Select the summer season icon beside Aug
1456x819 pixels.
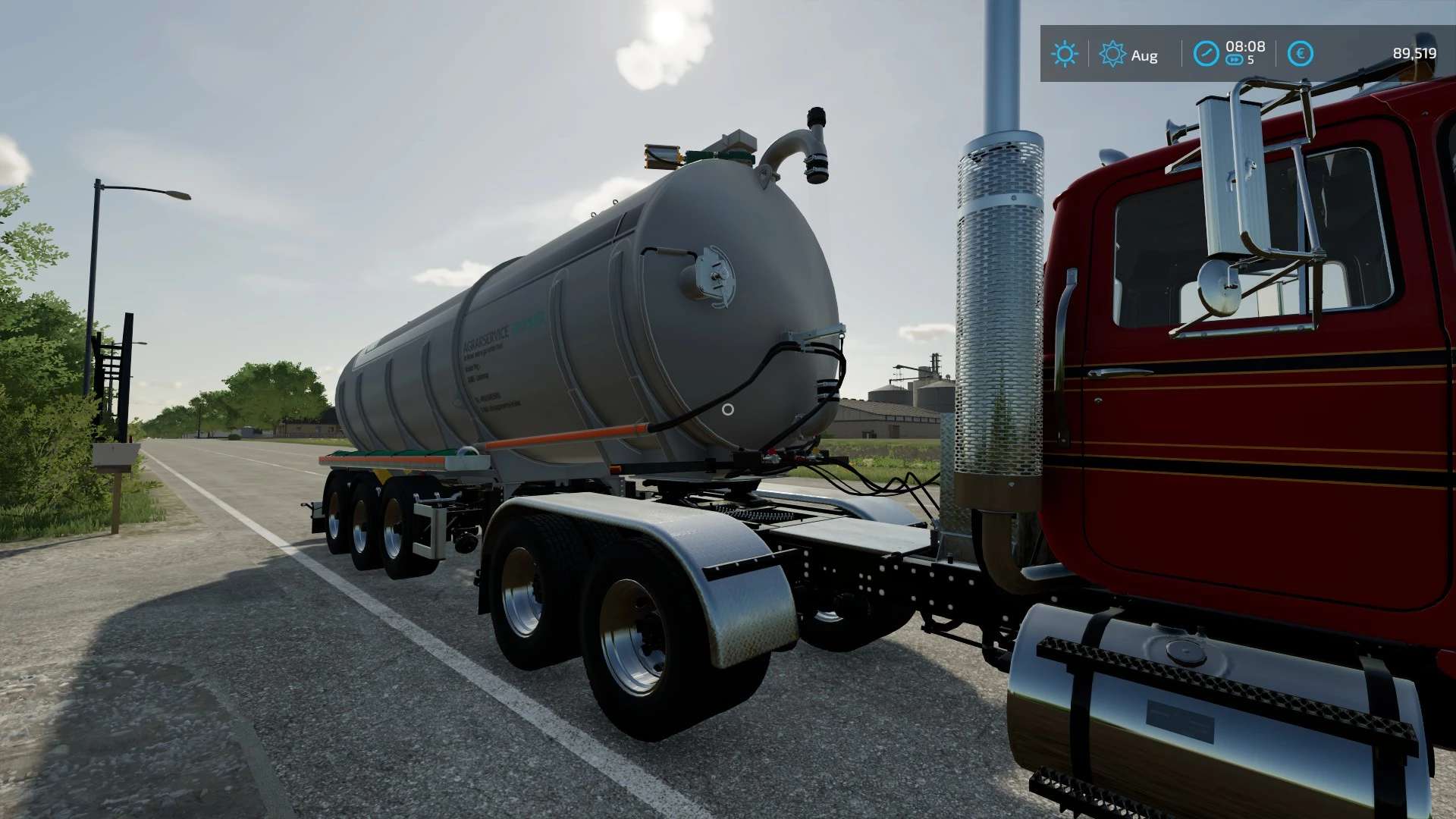(1112, 54)
